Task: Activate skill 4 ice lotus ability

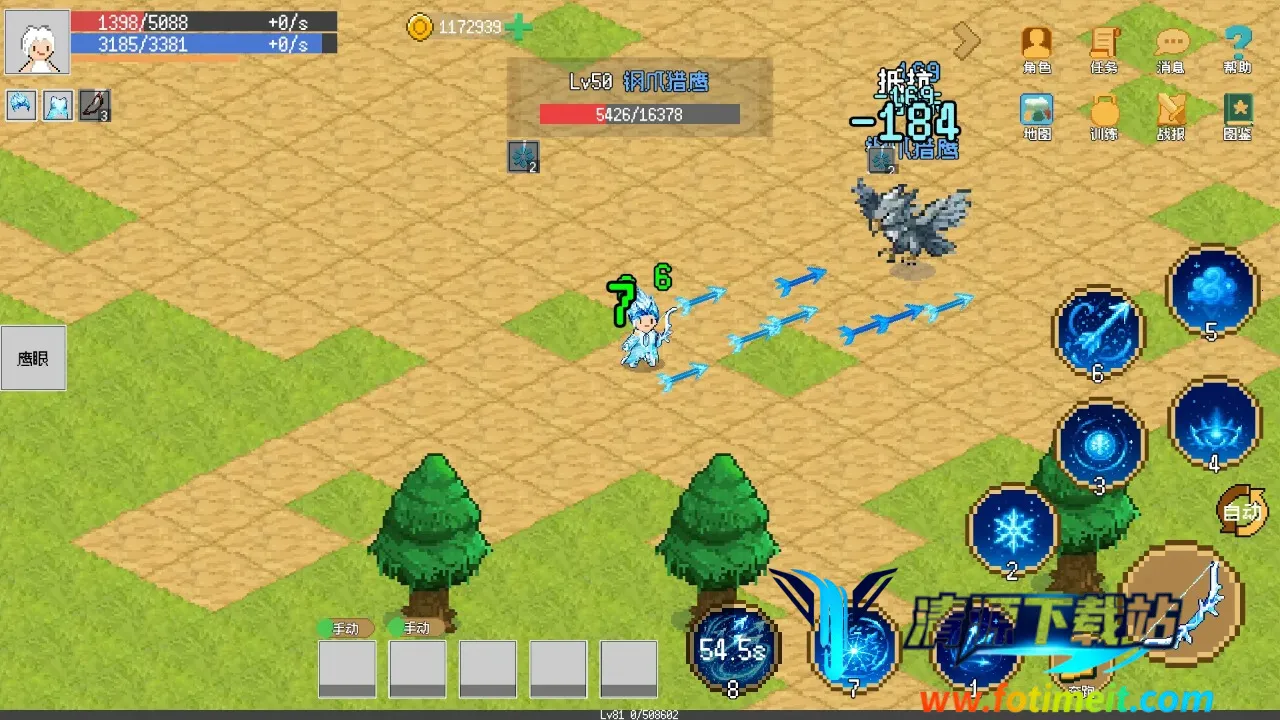Action: (x=1214, y=423)
